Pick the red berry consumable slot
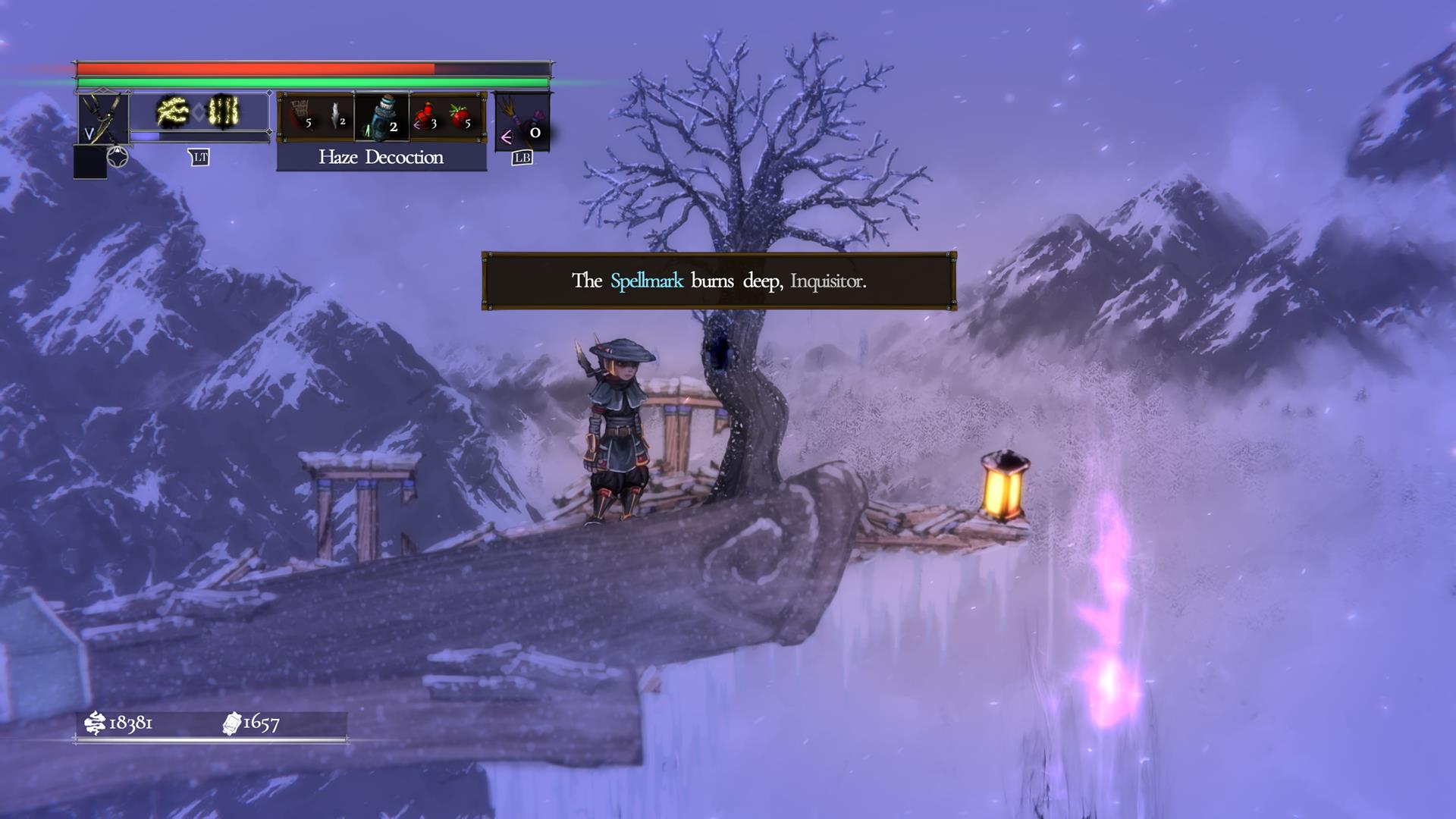1456x819 pixels. click(x=460, y=116)
